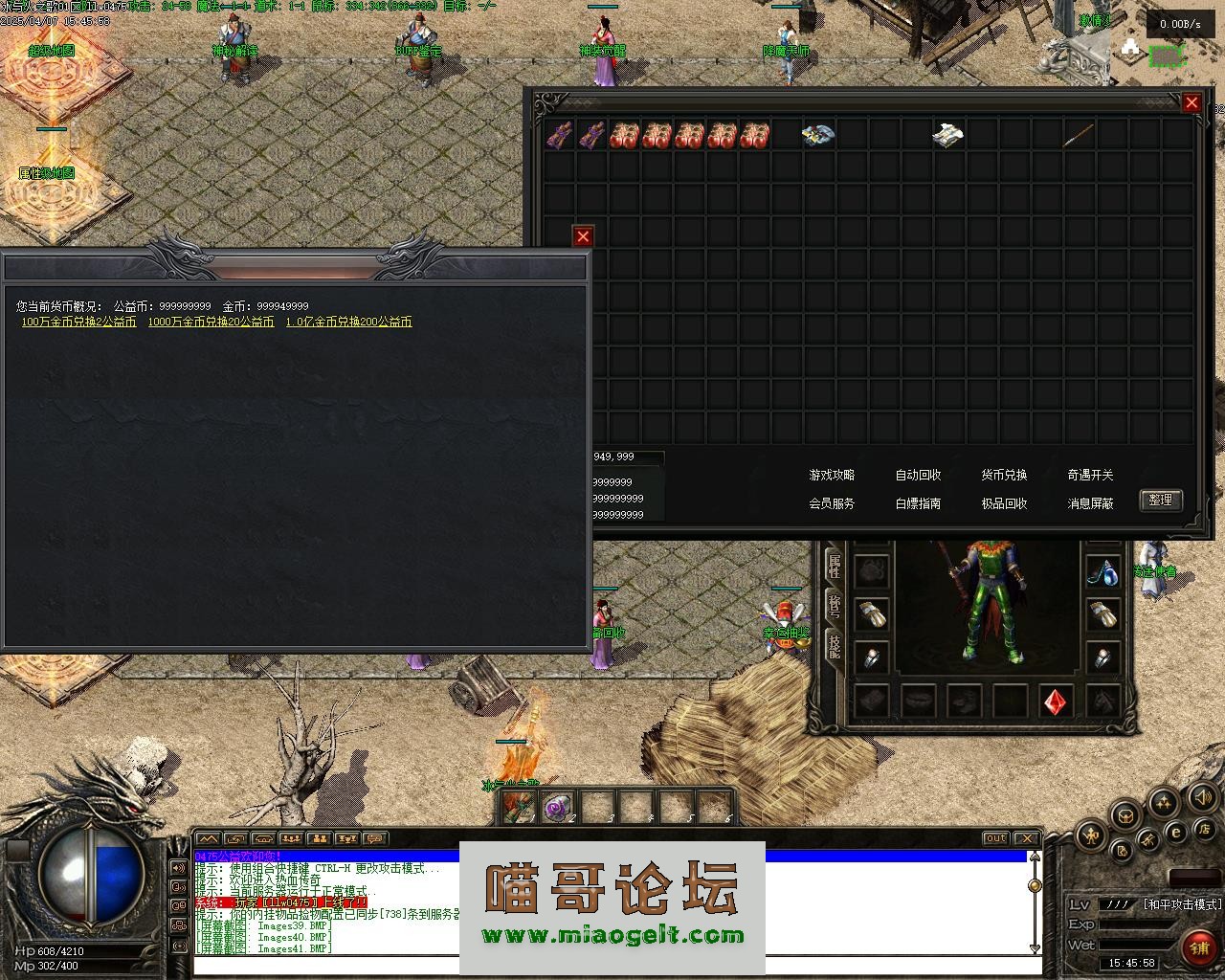Select the spear item in the bag
Viewport: 1225px width, 980px height.
point(1079,135)
